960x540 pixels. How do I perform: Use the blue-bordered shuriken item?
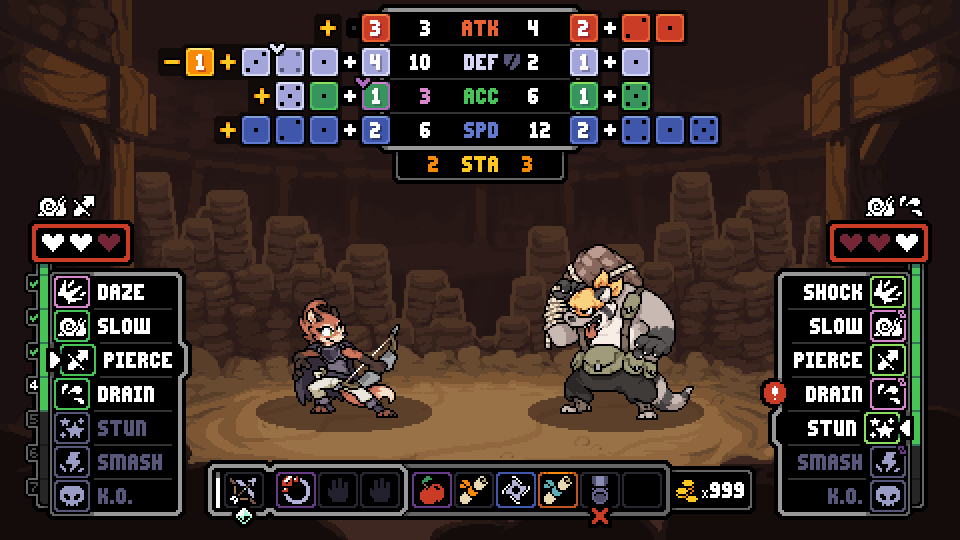pyautogui.click(x=515, y=490)
